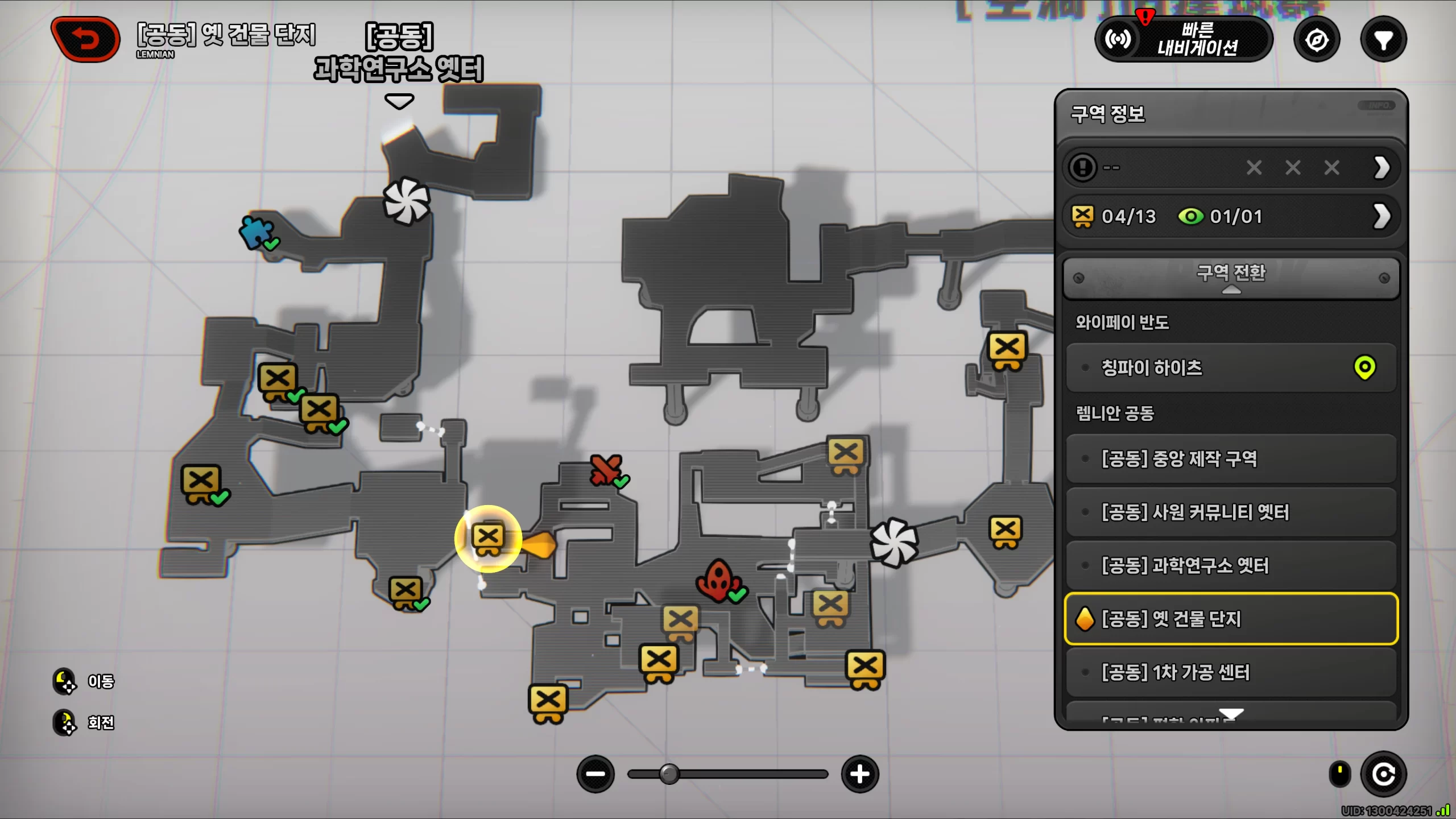Collapse the 구역 전환 area switch header
1456x819 pixels.
1231,278
